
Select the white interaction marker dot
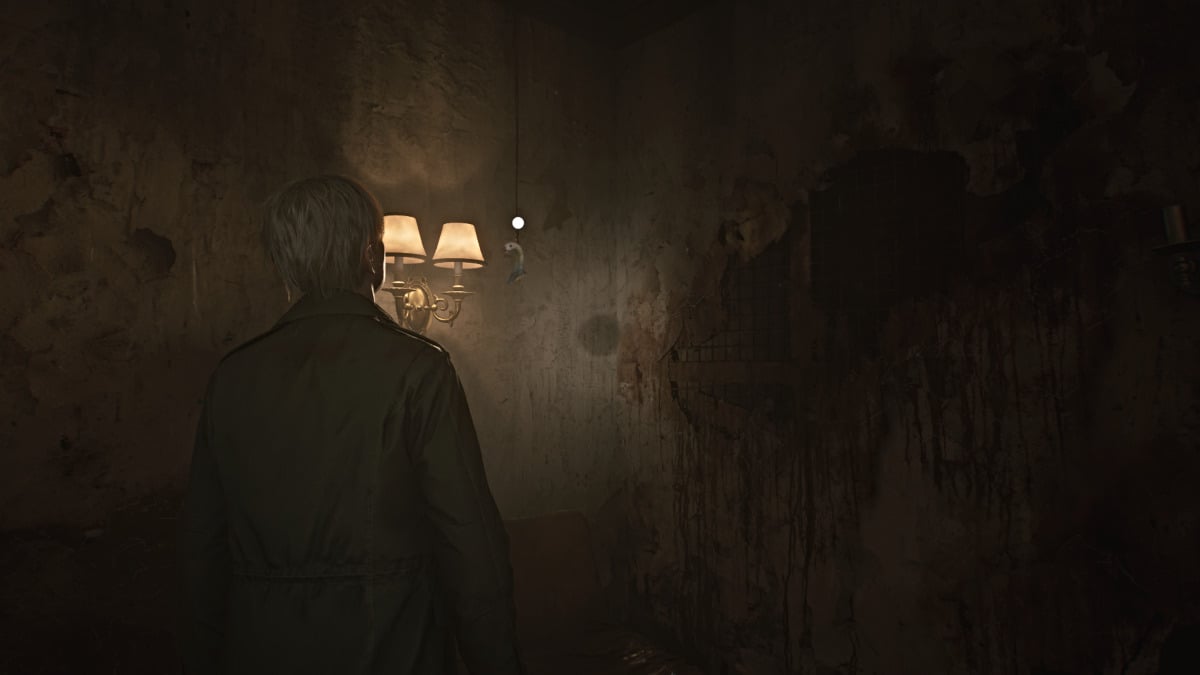(517, 222)
